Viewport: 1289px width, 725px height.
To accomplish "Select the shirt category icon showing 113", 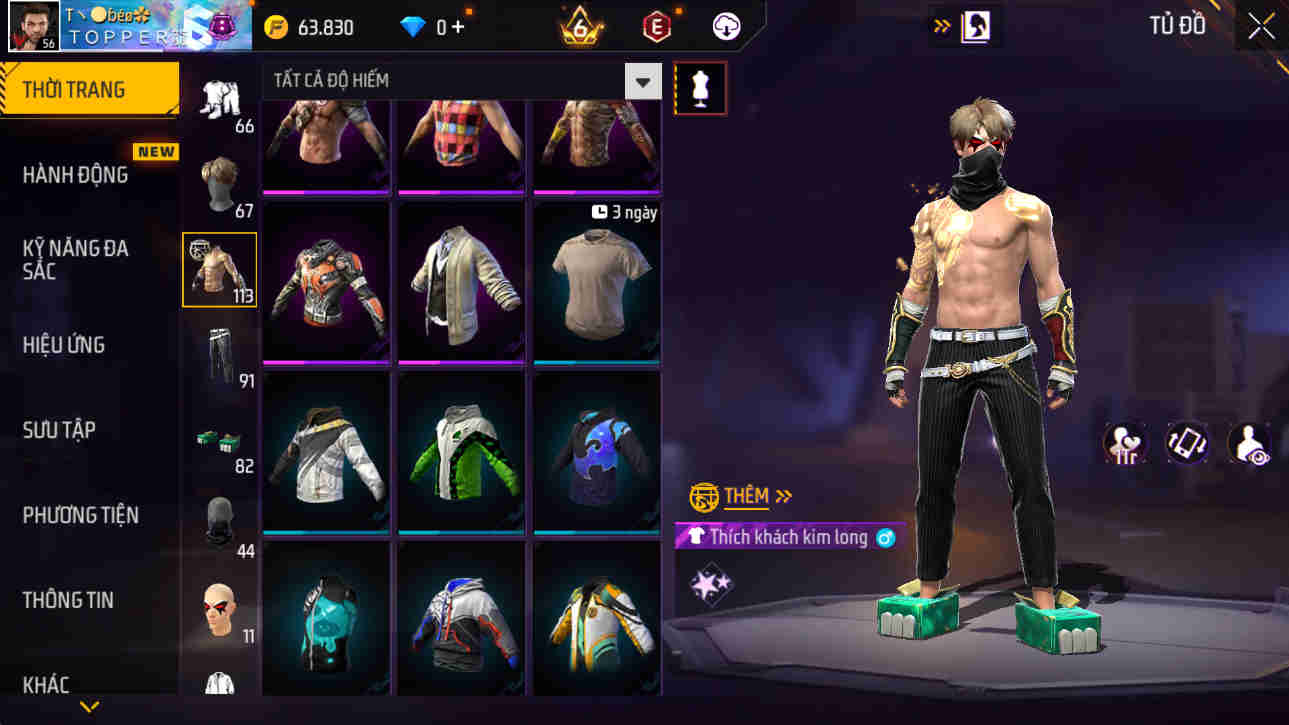I will tap(219, 268).
